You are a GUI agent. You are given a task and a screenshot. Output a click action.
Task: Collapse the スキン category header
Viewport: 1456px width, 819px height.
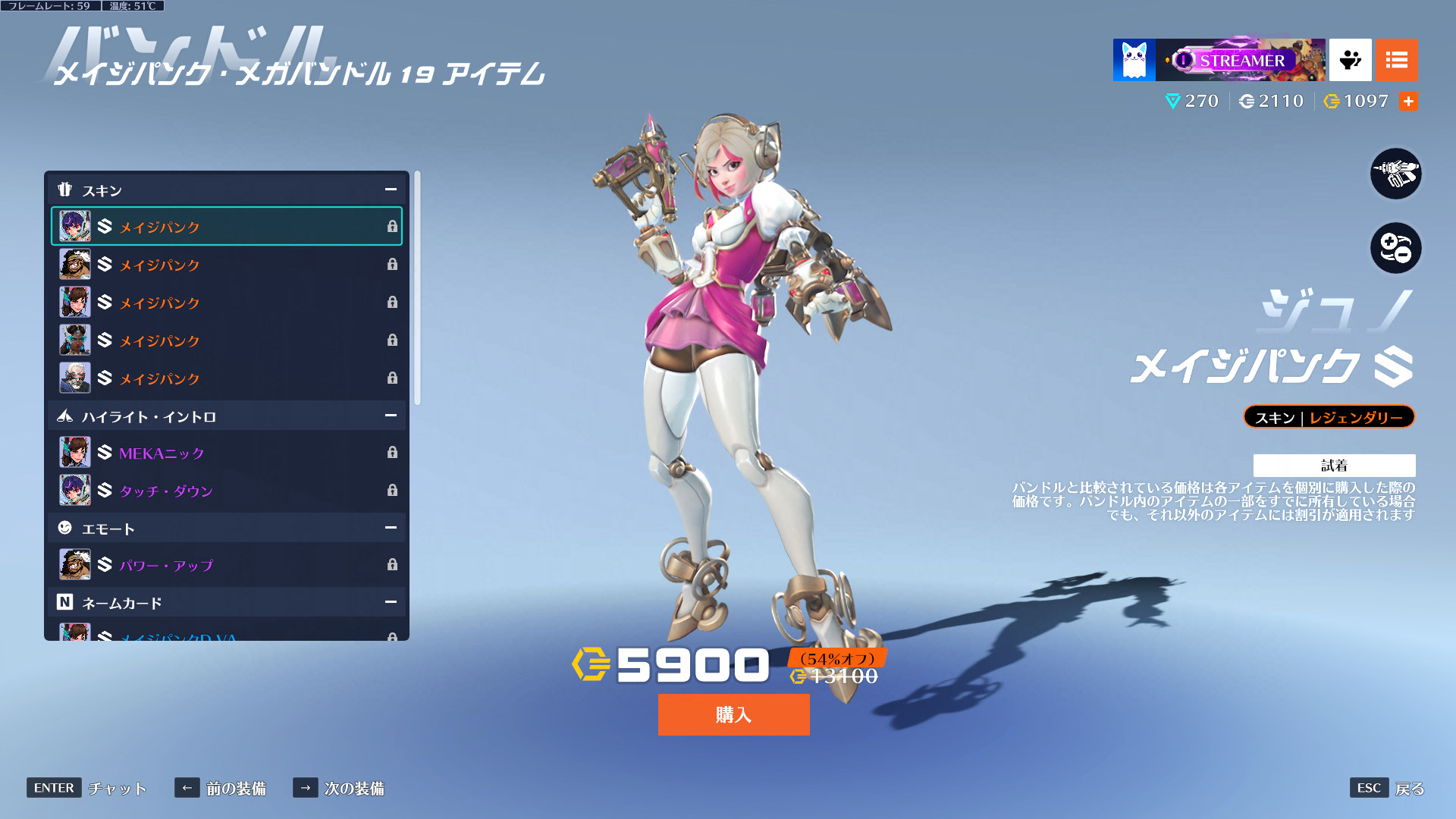point(391,190)
